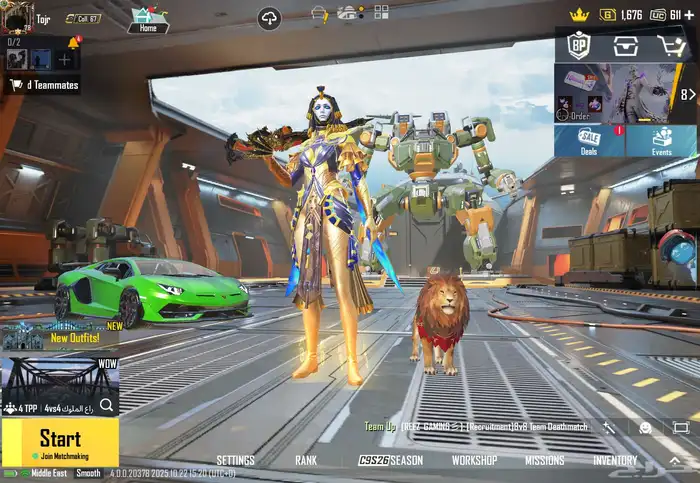Open the supply crate icon
This screenshot has height=483, width=700.
pyautogui.click(x=626, y=46)
